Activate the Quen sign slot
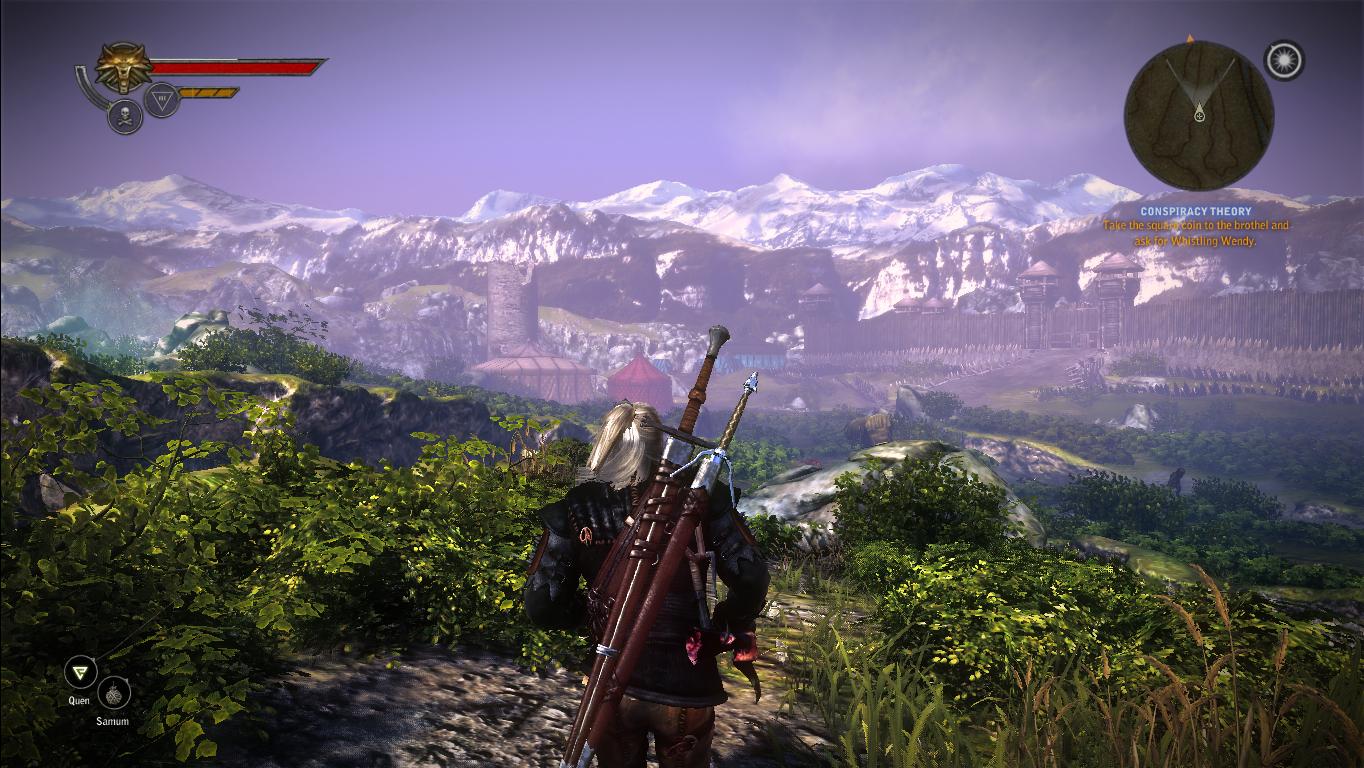The height and width of the screenshot is (768, 1364). 79,672
